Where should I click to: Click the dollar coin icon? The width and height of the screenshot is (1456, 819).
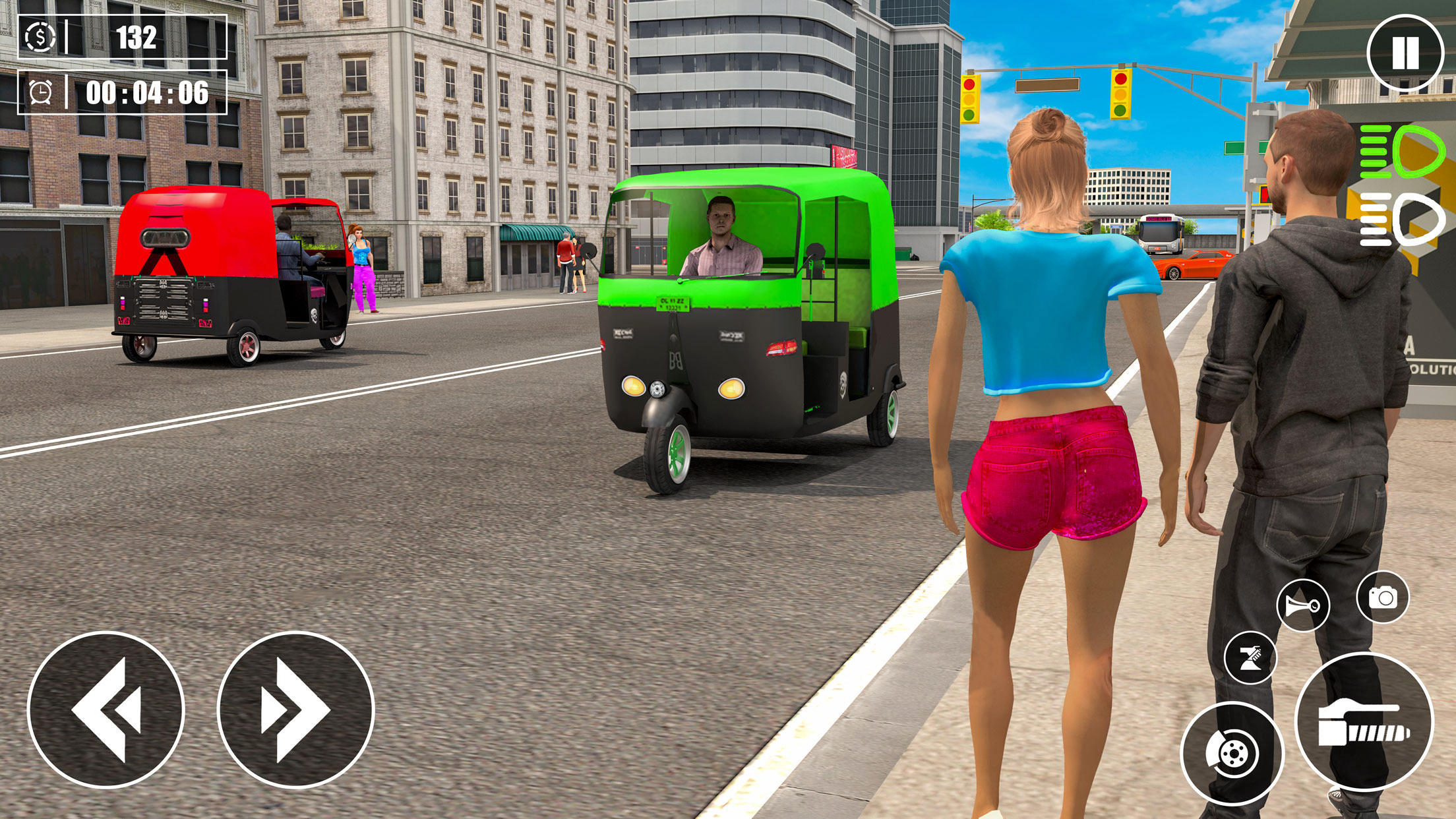point(40,36)
